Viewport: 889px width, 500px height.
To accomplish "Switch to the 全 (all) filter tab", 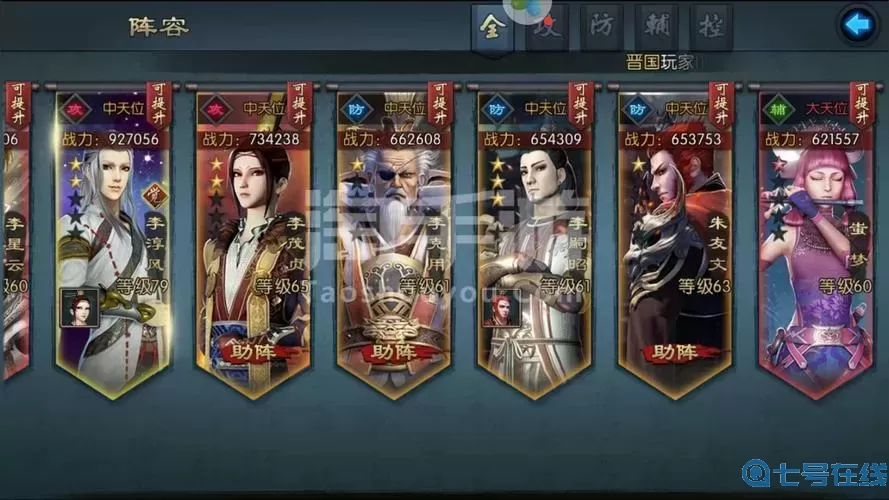I will coord(490,25).
